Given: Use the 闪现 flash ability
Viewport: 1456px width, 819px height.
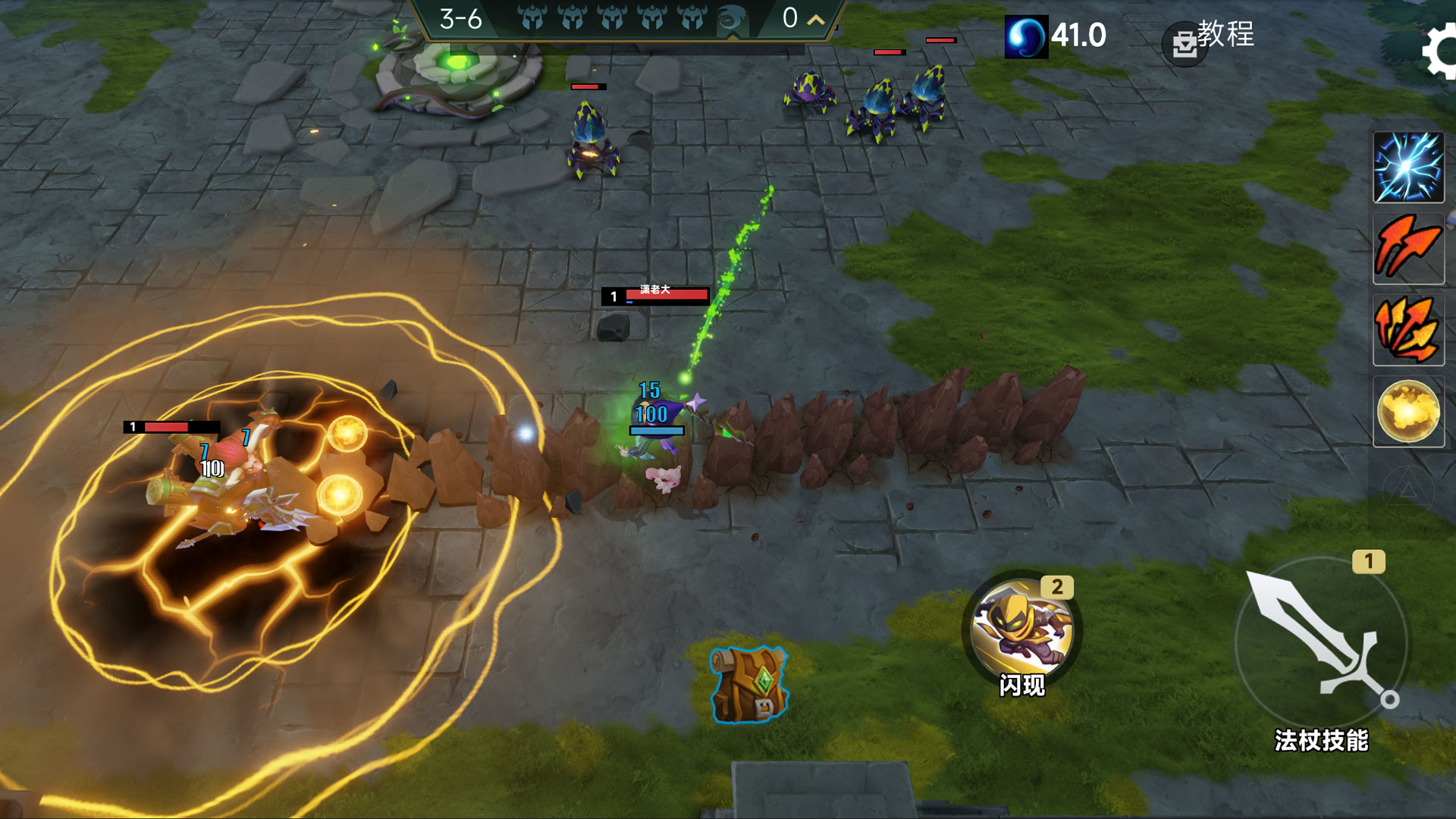Looking at the screenshot, I should click(1021, 631).
